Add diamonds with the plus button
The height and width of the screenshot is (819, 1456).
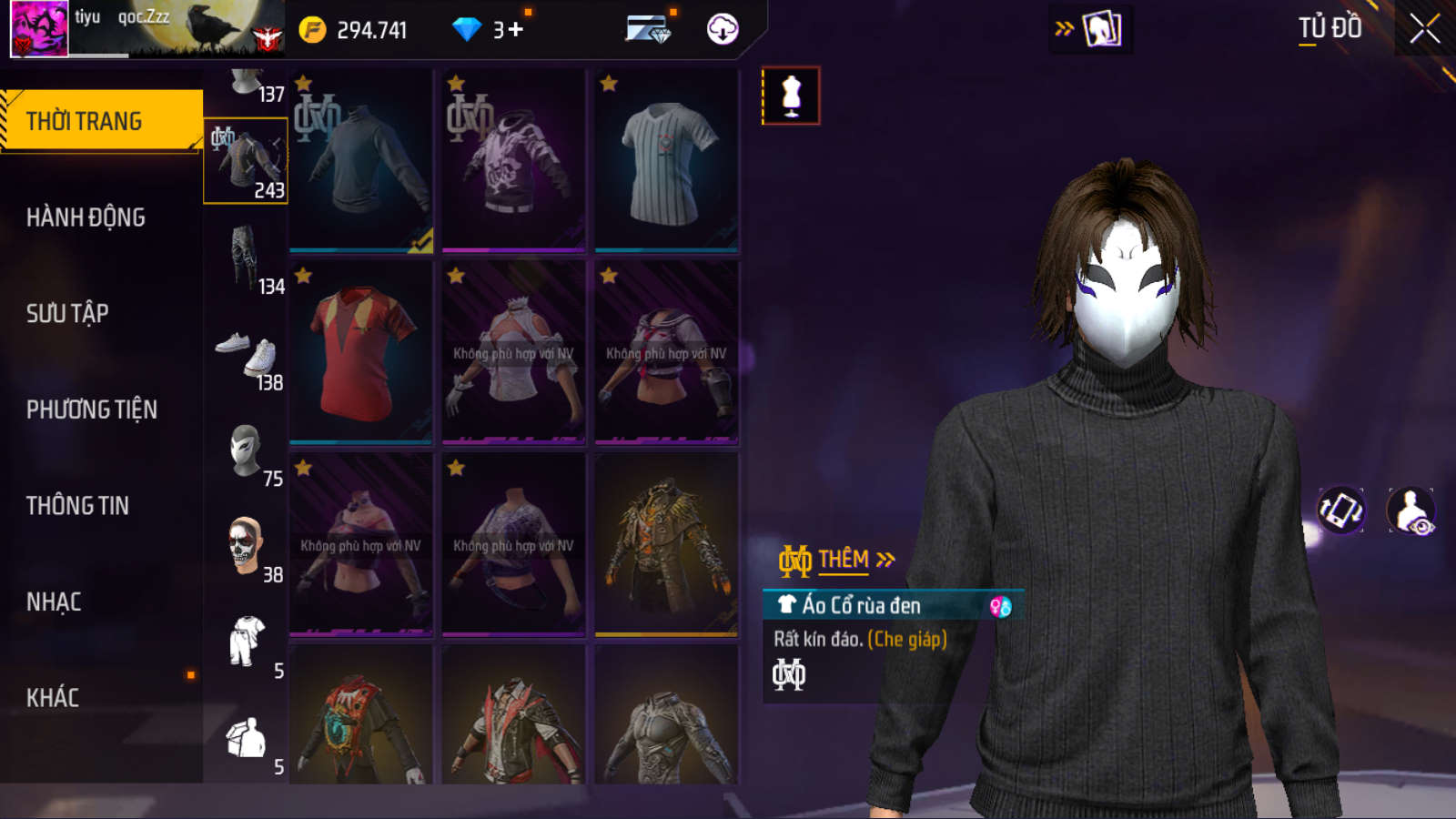(x=515, y=30)
